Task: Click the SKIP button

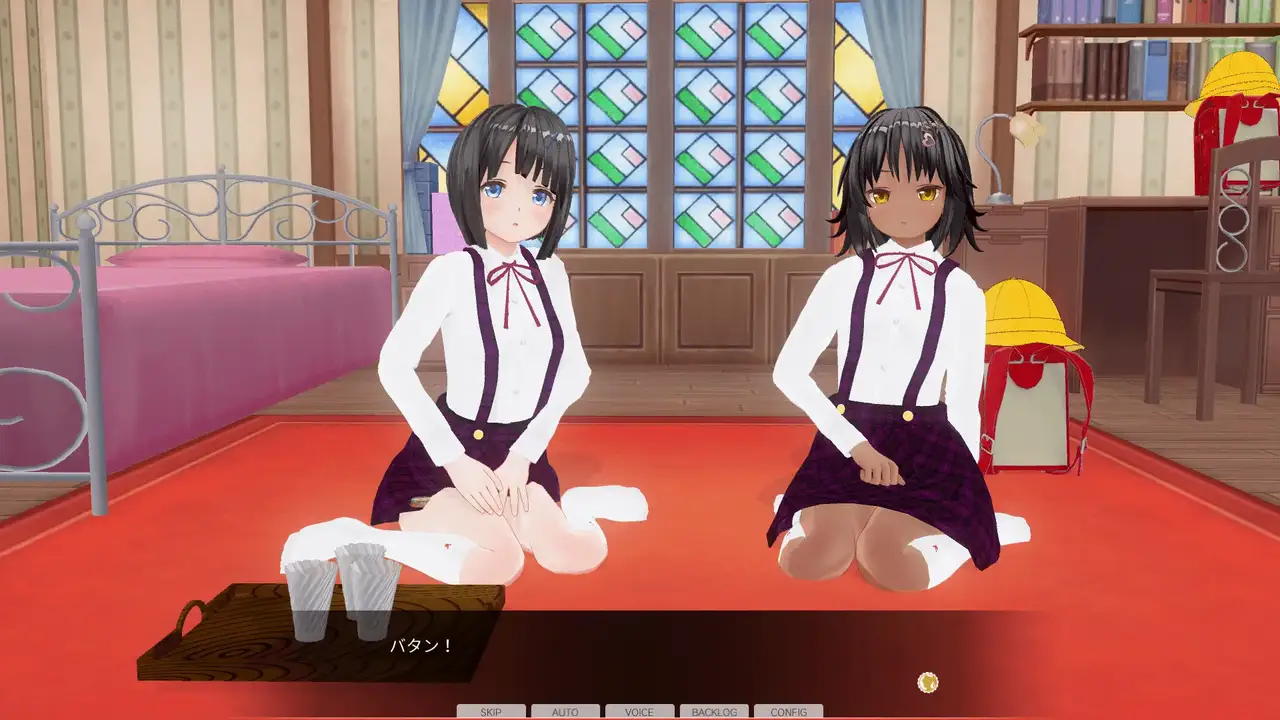Action: tap(491, 712)
